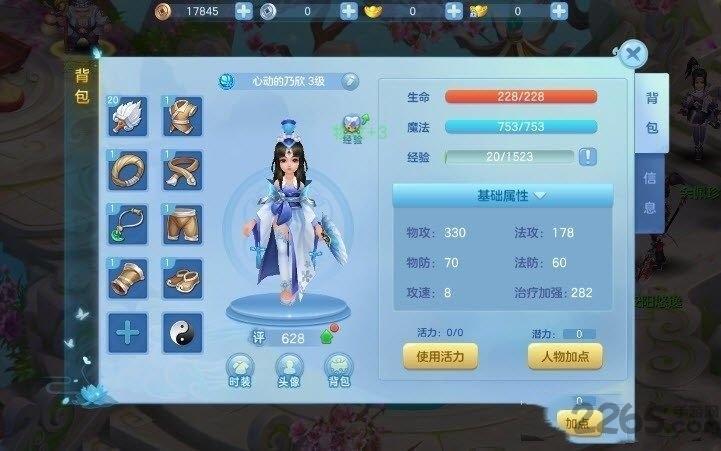721x451 pixels.
Task: Click the 使用活力 button
Action: 440,355
